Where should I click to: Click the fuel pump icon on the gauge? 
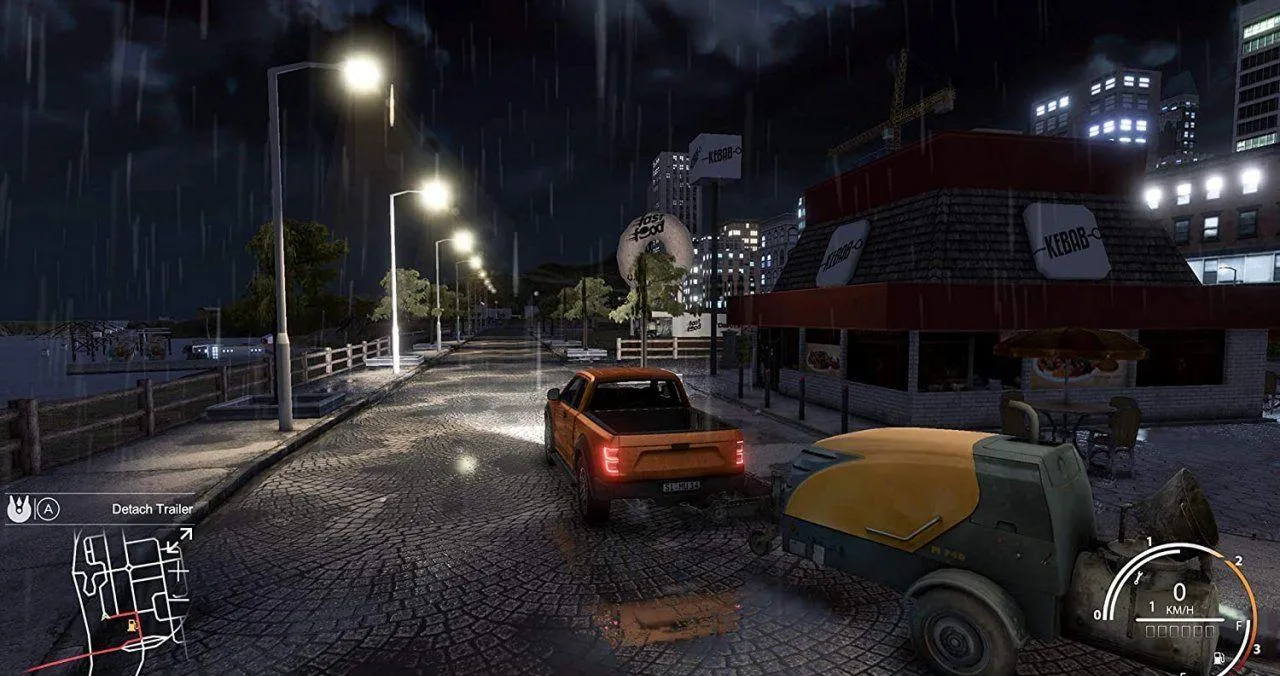(1219, 659)
